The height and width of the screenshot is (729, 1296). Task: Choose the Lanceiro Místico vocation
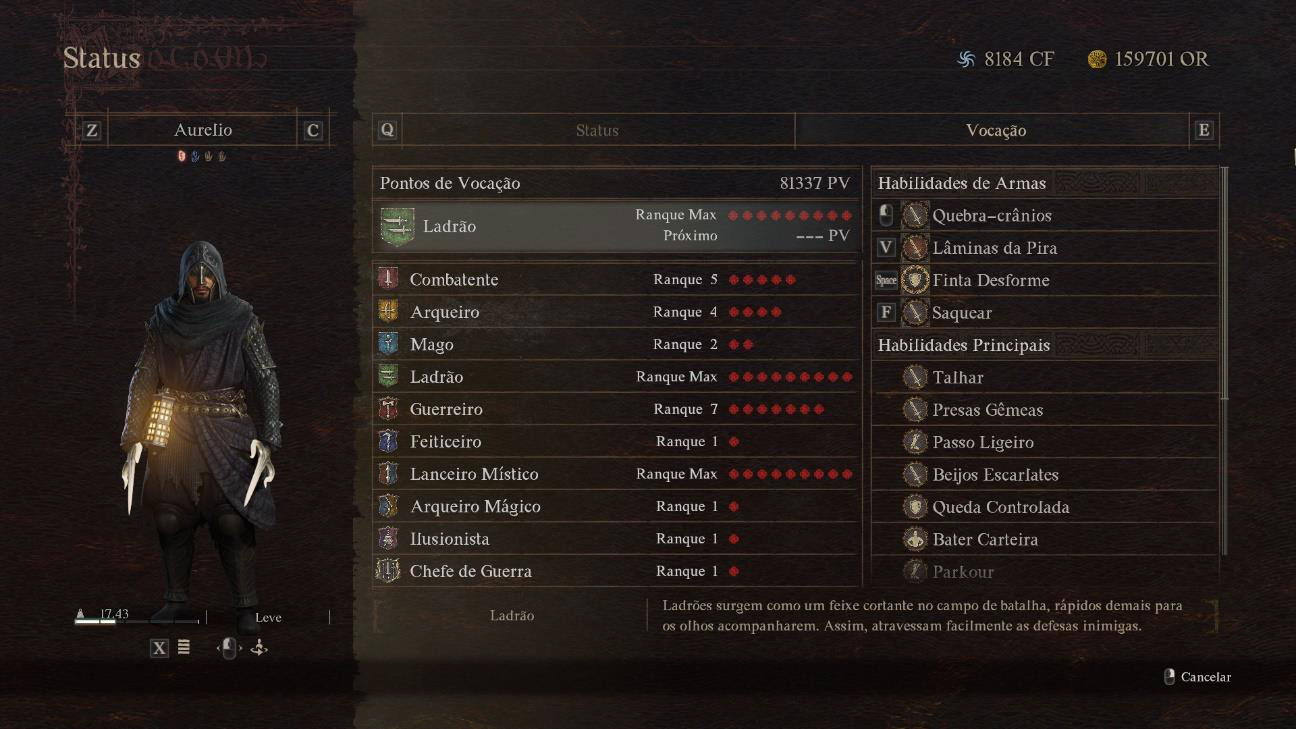[615, 474]
